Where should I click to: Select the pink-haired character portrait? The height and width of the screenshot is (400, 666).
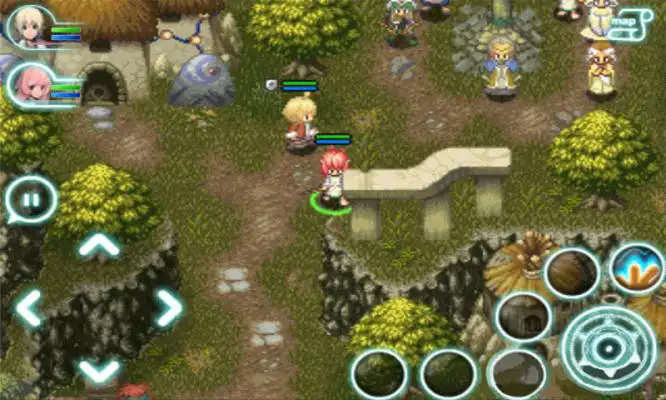click(30, 85)
